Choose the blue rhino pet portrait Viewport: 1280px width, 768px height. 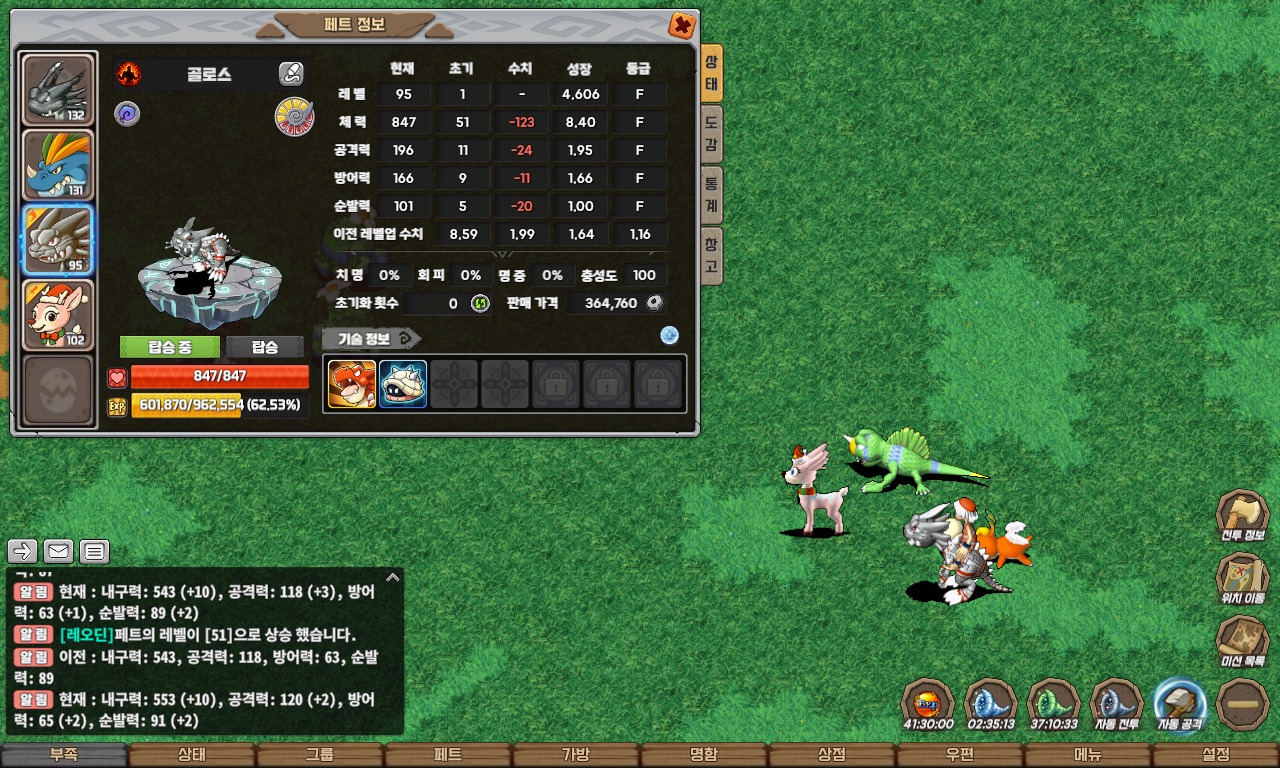coord(58,165)
